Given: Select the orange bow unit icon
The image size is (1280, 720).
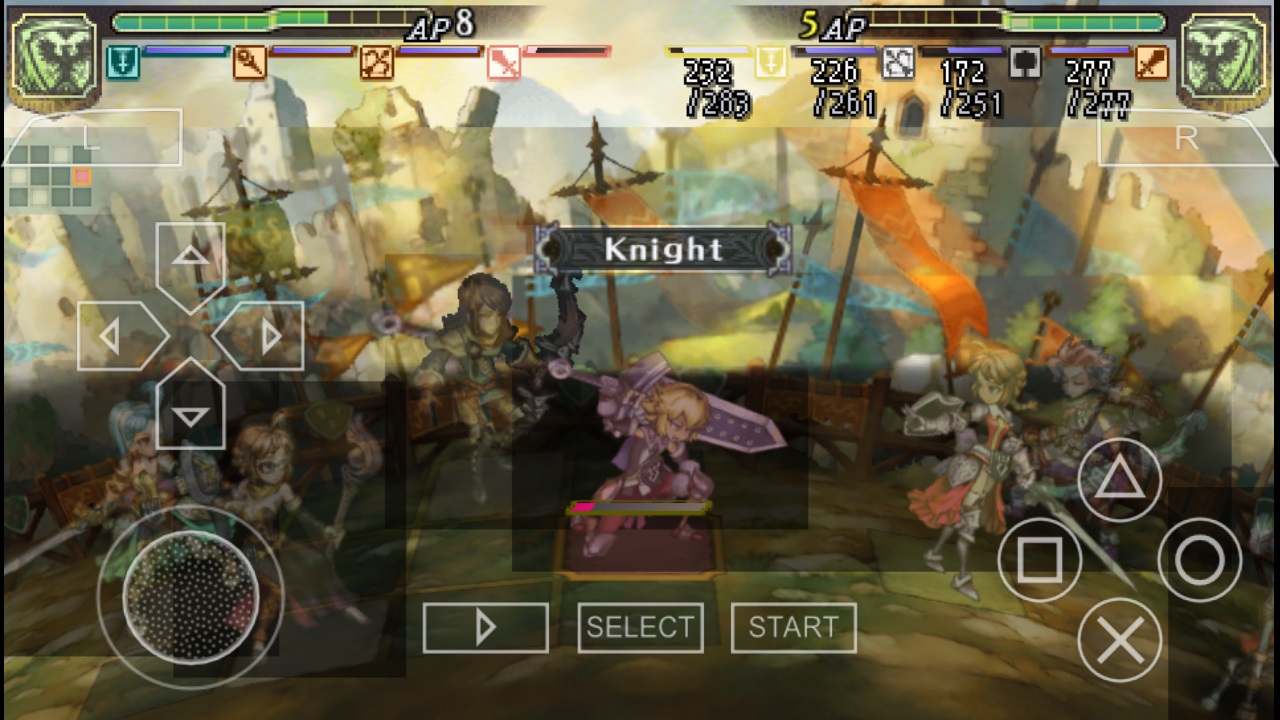Looking at the screenshot, I should 377,63.
